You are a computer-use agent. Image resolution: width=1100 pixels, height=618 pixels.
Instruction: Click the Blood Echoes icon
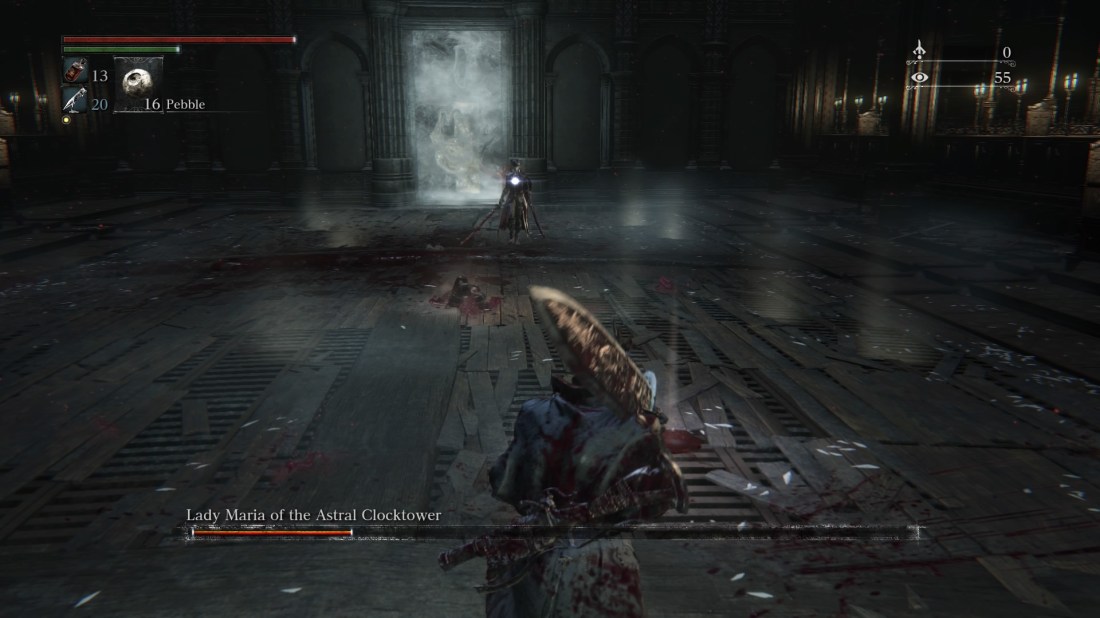click(919, 52)
